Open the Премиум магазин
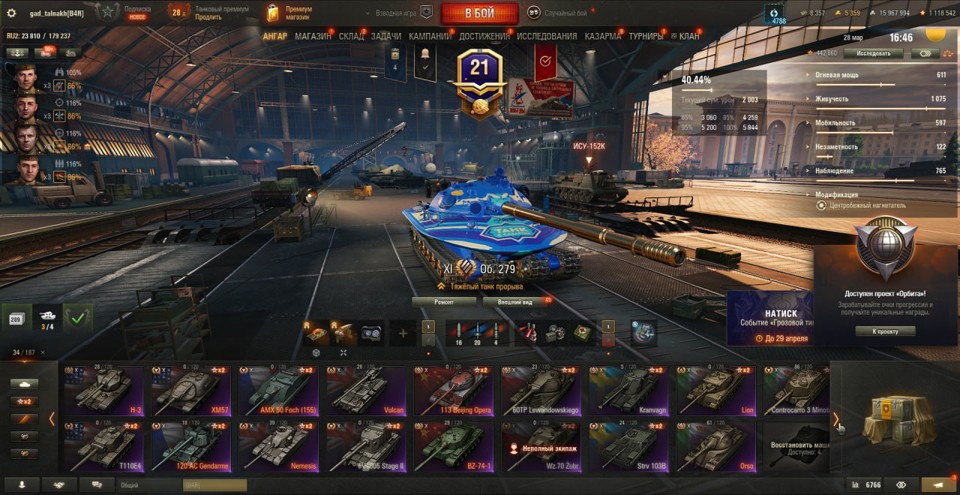The image size is (960, 495). pos(289,13)
